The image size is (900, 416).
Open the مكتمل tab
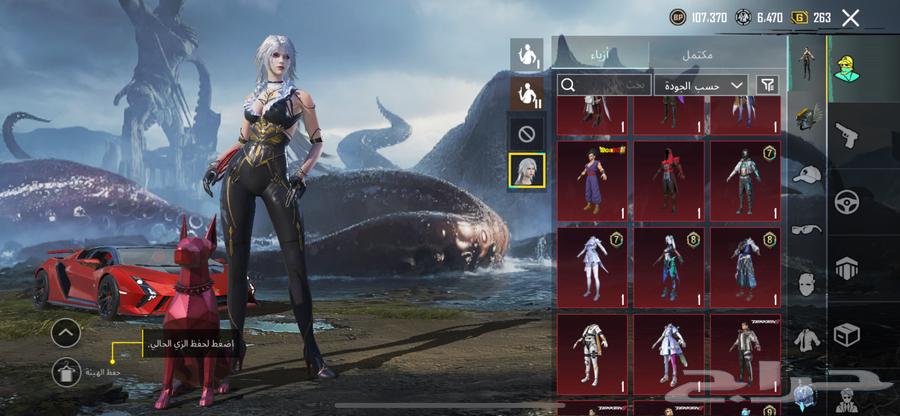coord(718,54)
